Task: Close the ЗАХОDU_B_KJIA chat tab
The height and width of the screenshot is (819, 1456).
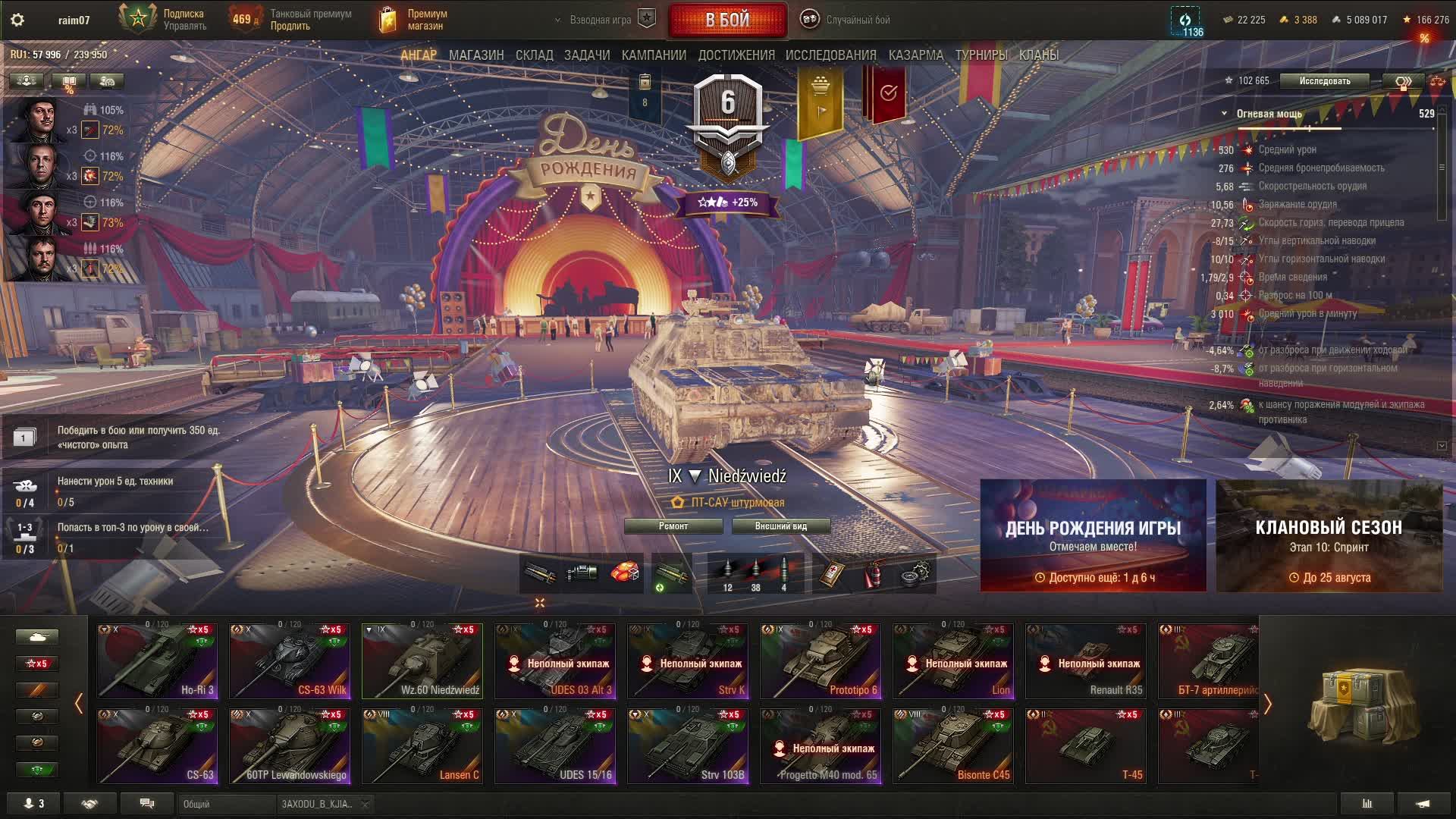Action: pyautogui.click(x=365, y=805)
